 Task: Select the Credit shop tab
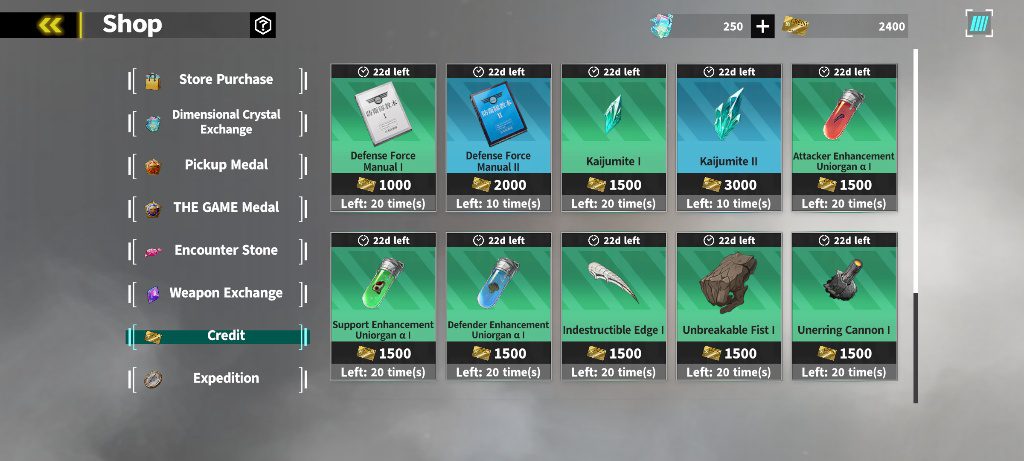coord(219,336)
